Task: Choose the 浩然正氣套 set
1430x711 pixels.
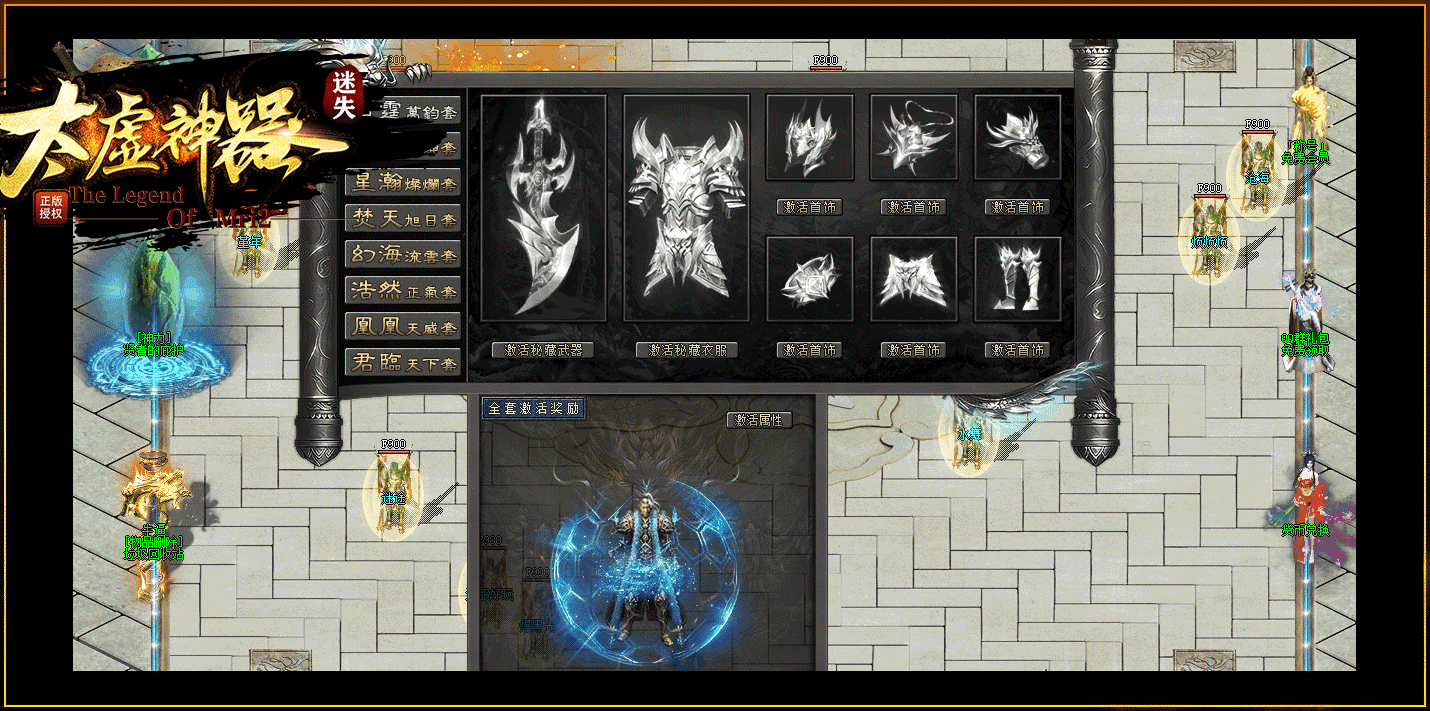Action: click(x=403, y=291)
